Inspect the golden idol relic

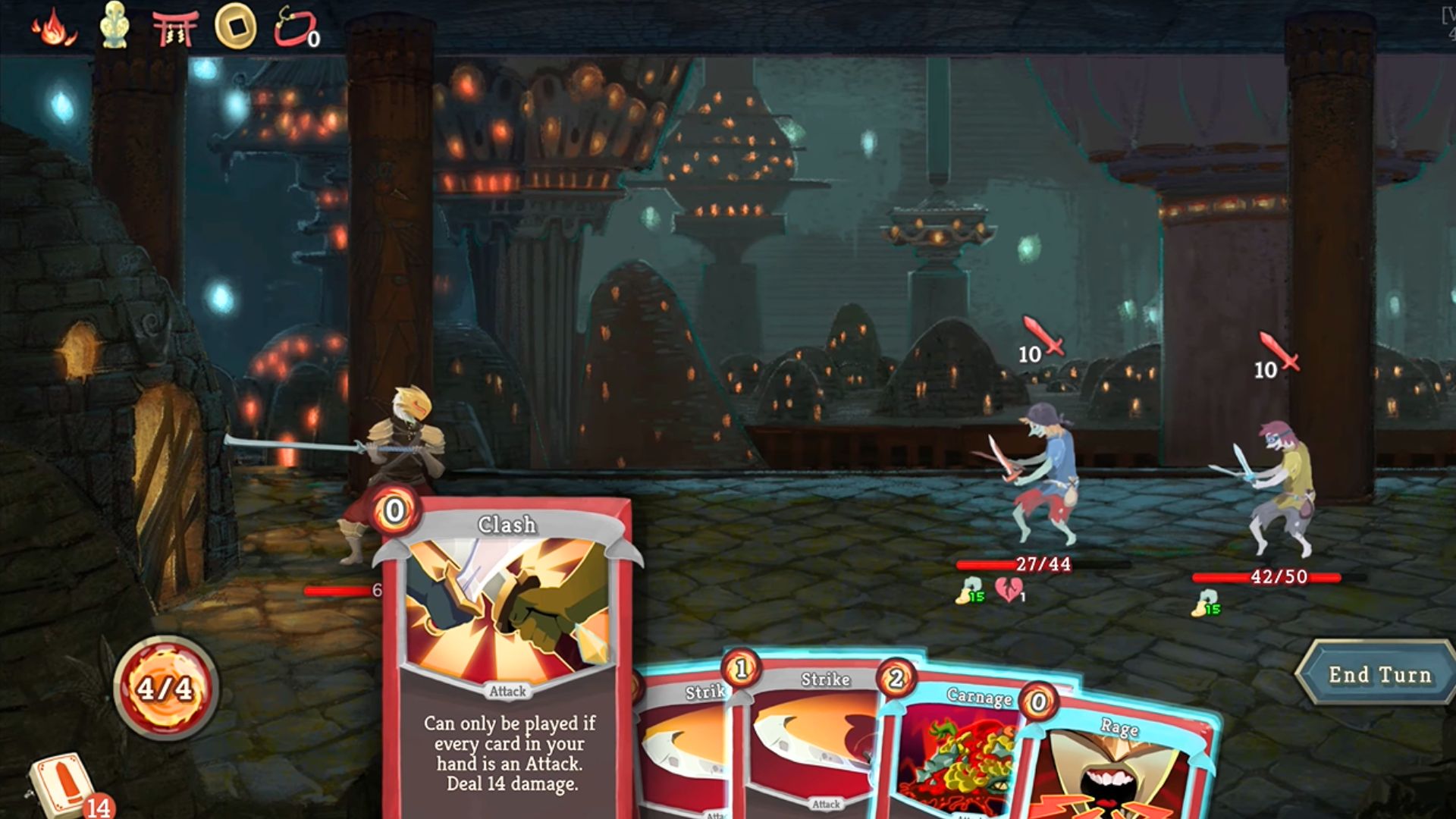pos(115,25)
